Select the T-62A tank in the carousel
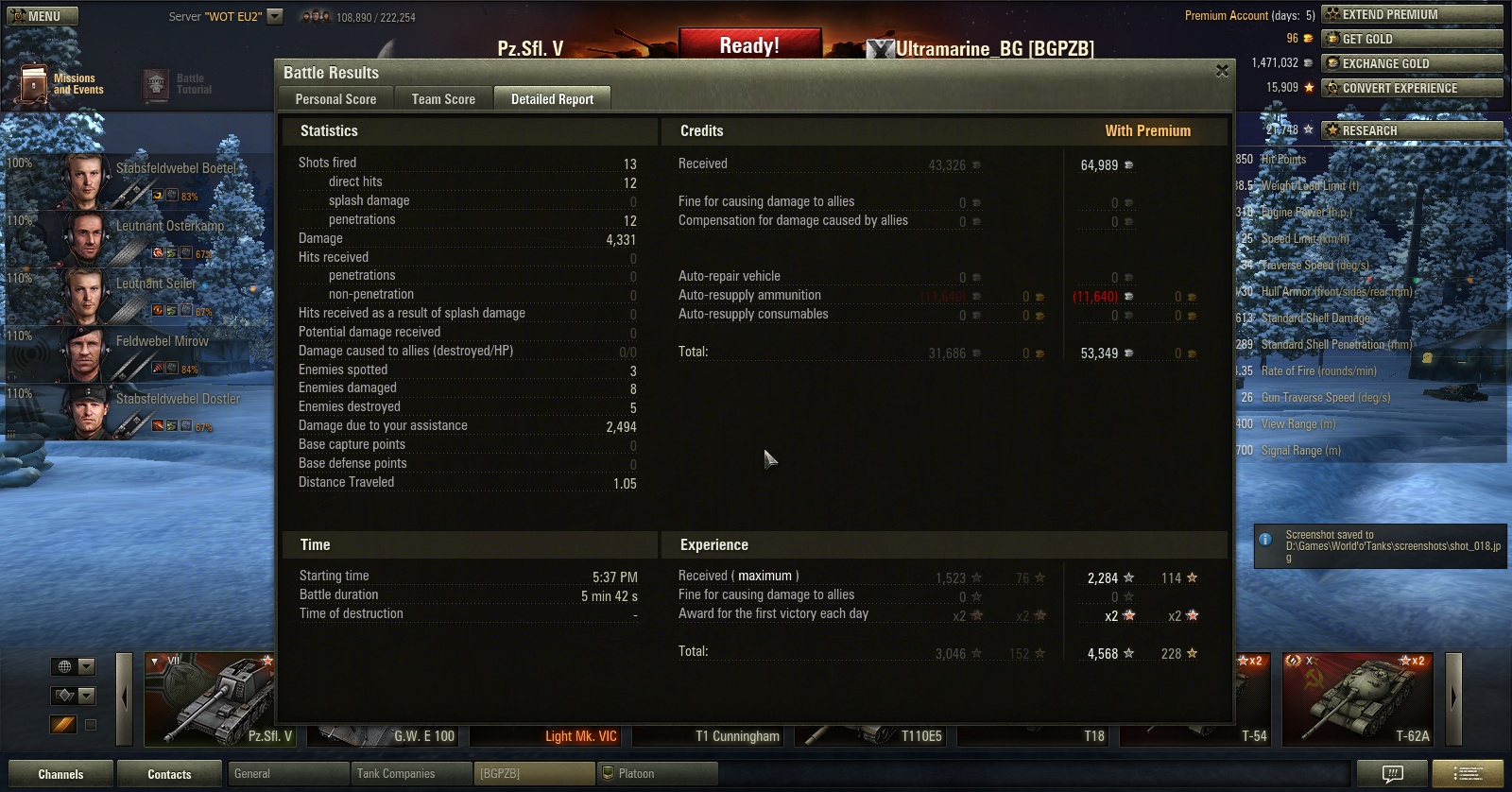The image size is (1512, 792). pyautogui.click(x=1357, y=699)
